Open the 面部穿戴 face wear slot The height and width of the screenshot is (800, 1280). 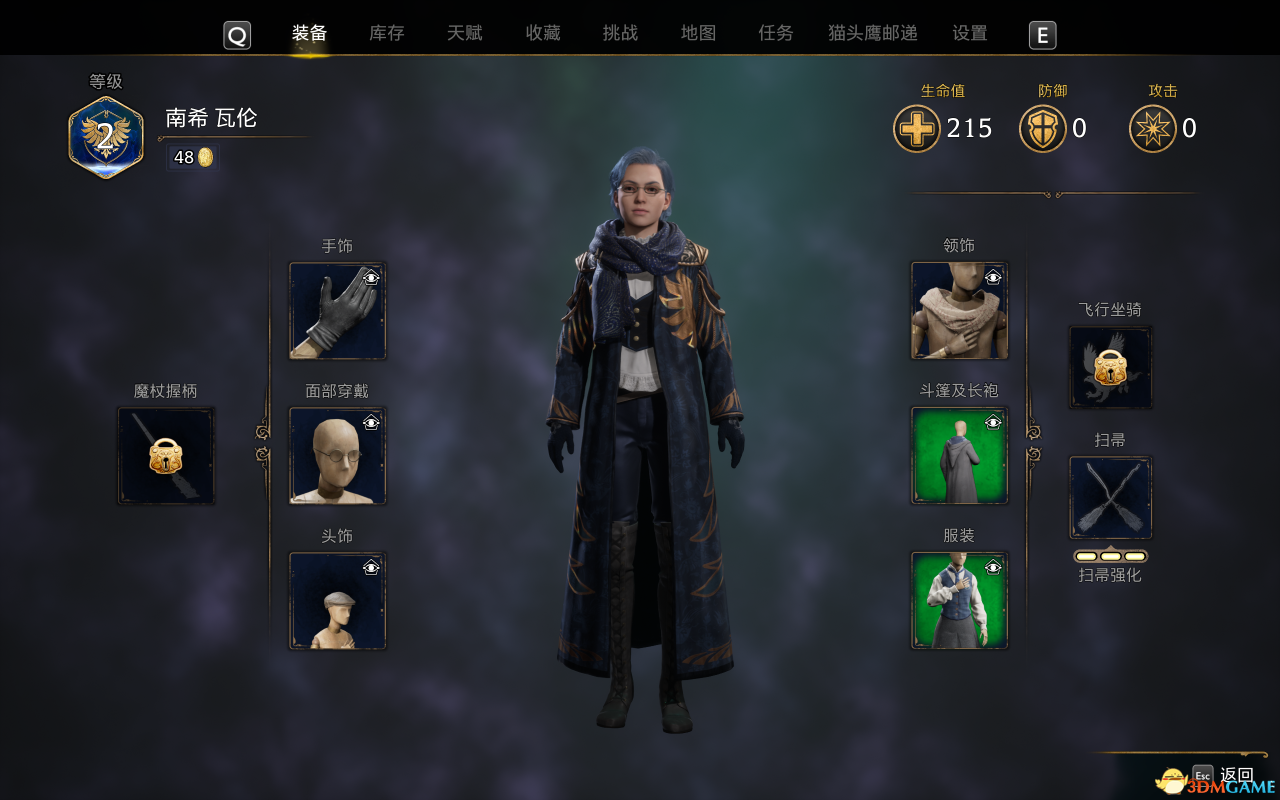(337, 456)
